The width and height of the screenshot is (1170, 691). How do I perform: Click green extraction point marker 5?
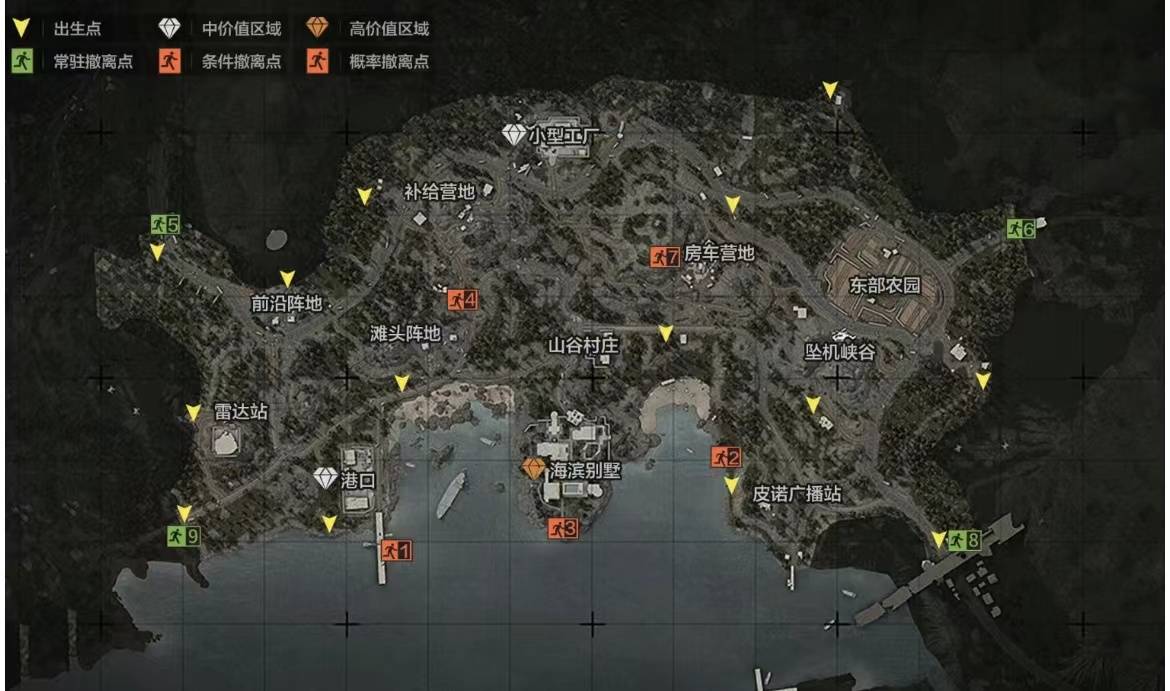pyautogui.click(x=165, y=224)
